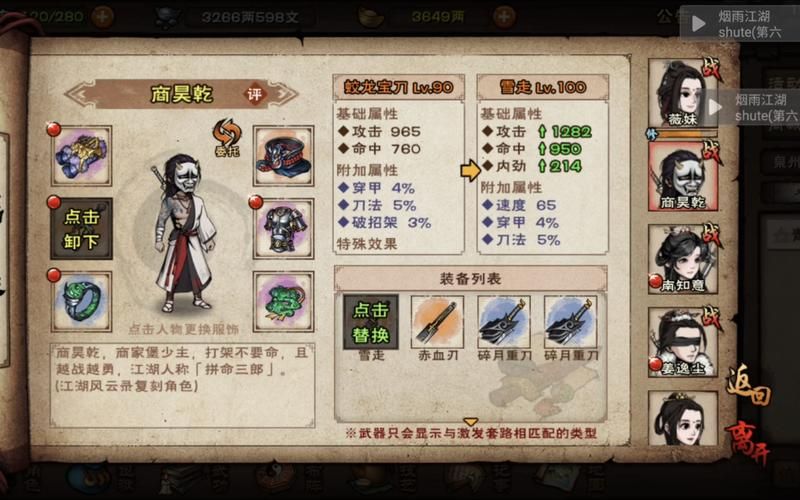Switch to 南知意 character portrait

pyautogui.click(x=683, y=259)
